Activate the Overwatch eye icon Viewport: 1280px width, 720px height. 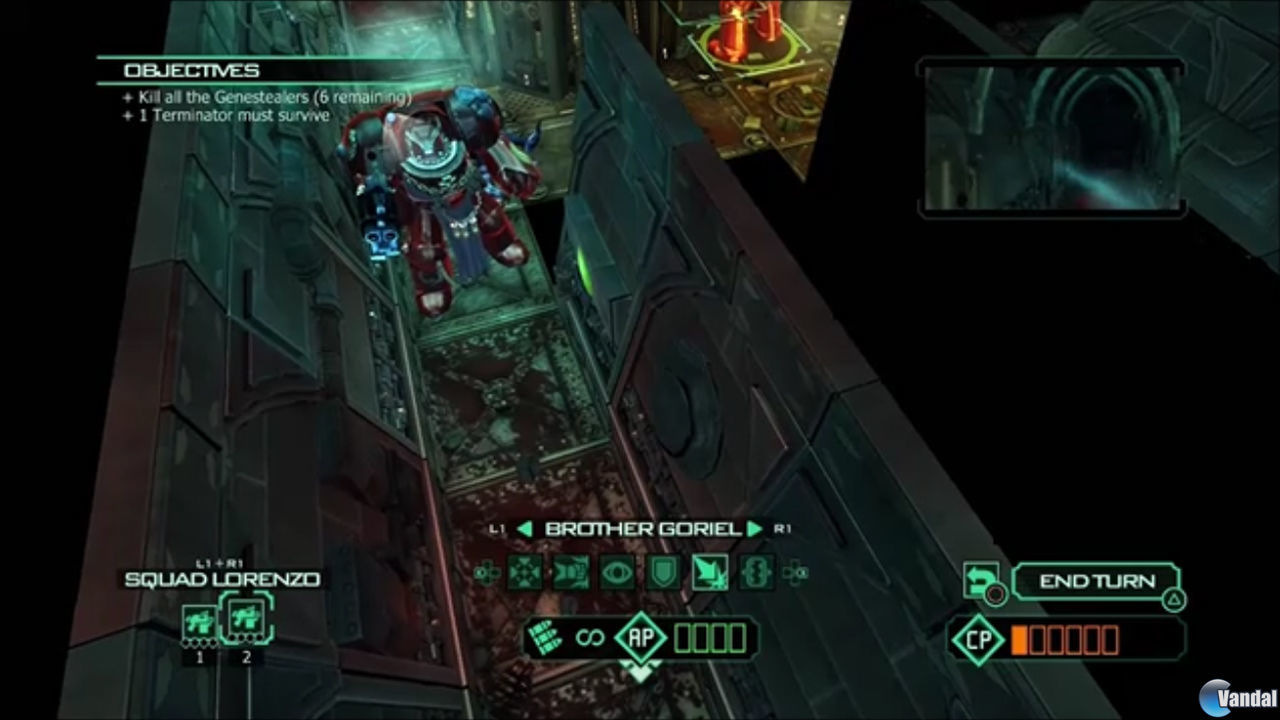coord(616,572)
